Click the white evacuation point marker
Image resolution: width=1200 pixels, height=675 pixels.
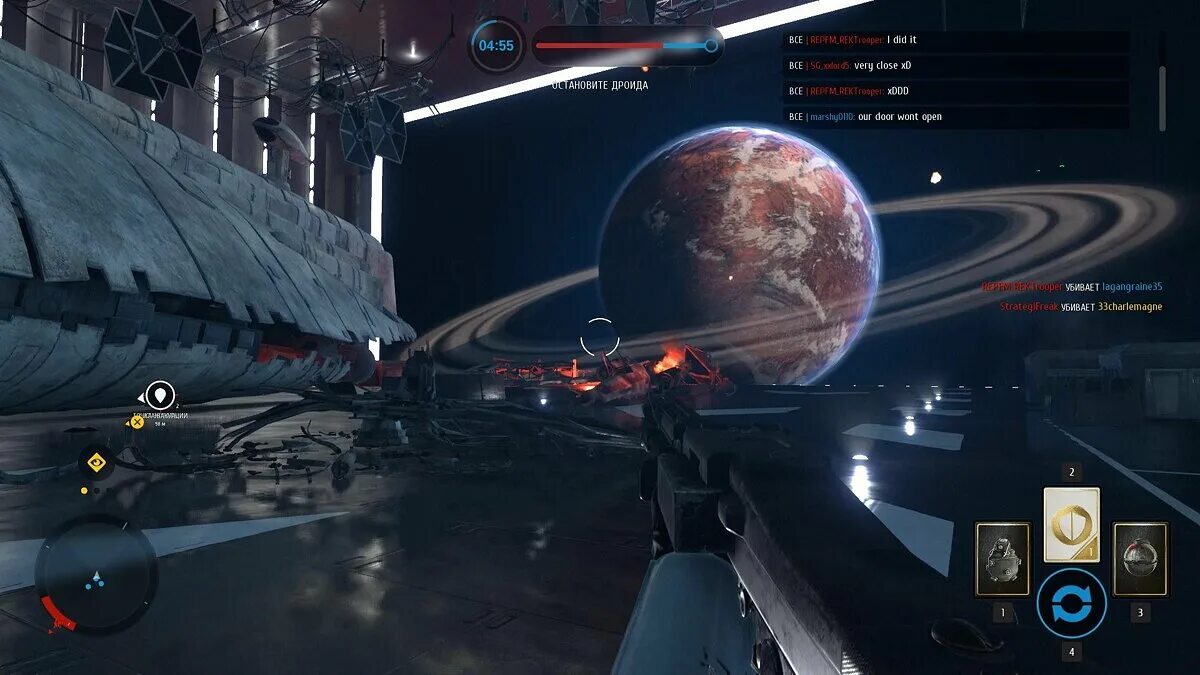click(x=160, y=396)
